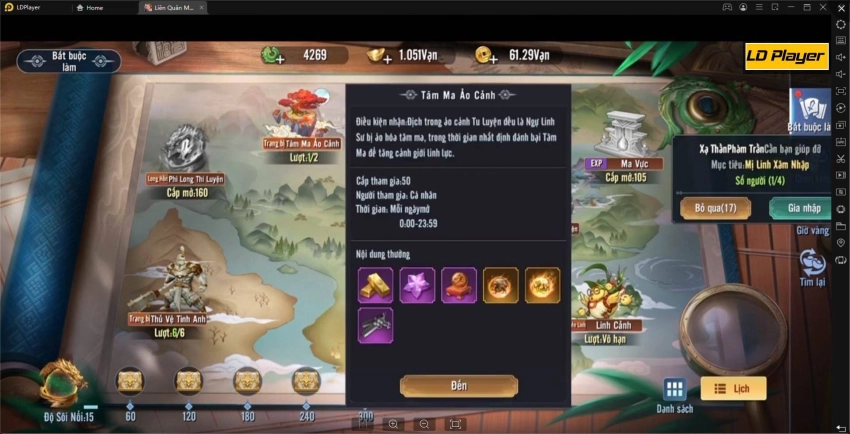Screen dimensions: 850x434
Task: Select the Phi Long Thí Luyện activity
Action: coord(185,150)
